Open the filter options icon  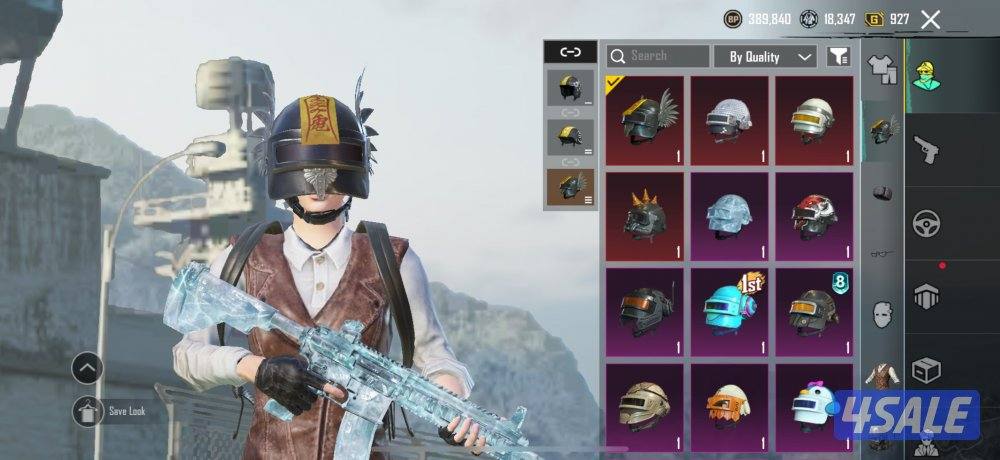[838, 57]
